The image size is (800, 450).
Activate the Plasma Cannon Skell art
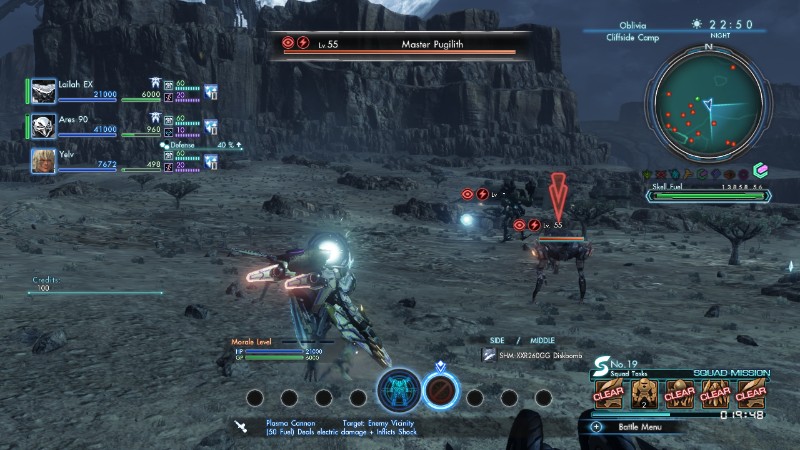[399, 390]
